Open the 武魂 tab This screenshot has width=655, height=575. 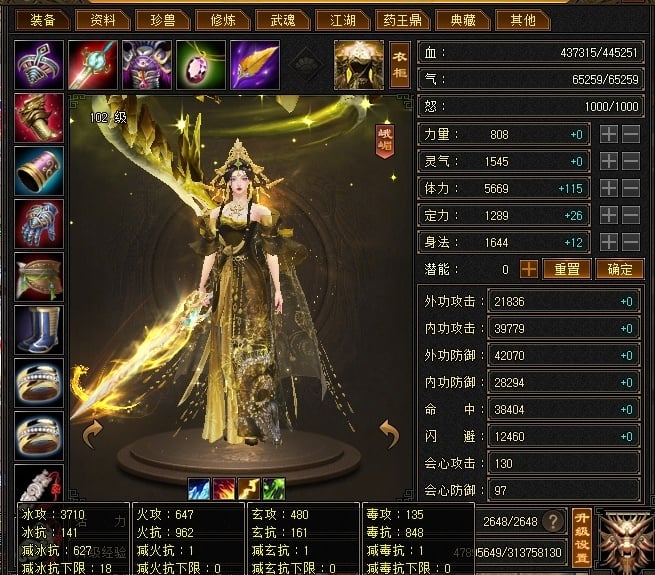click(x=275, y=19)
